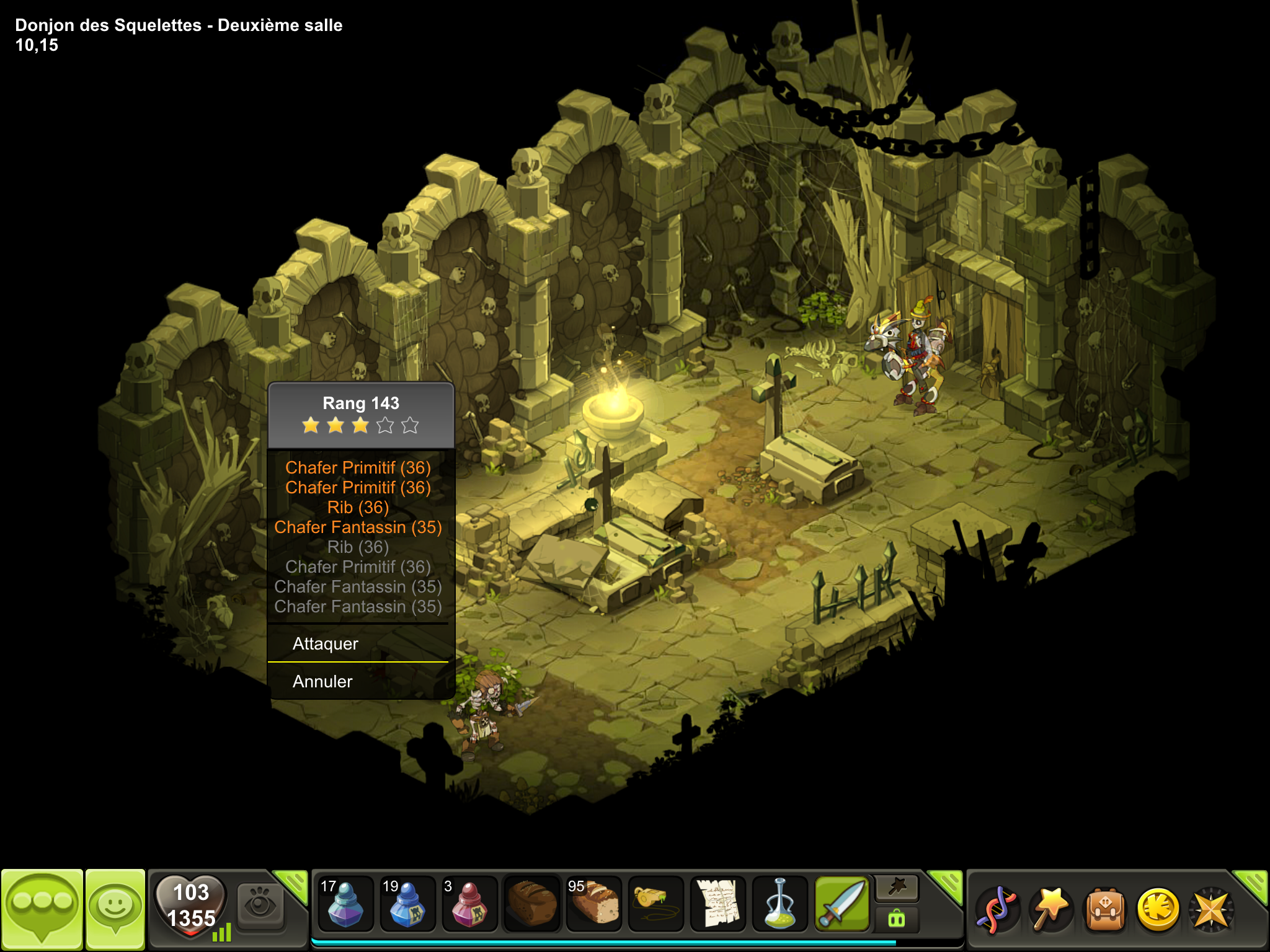The image size is (1270, 952).
Task: Choose Attaquer in the monster group popup
Action: pyautogui.click(x=326, y=644)
